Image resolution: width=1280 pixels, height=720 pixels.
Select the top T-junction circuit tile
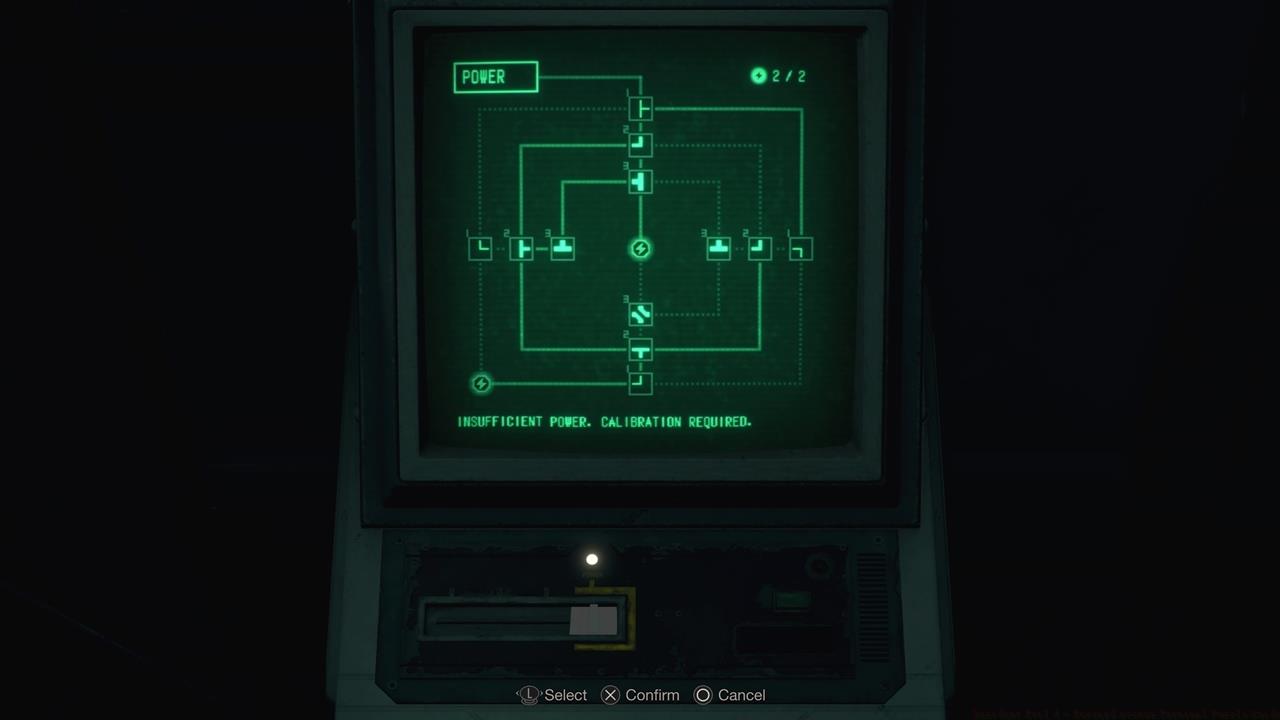coord(640,108)
